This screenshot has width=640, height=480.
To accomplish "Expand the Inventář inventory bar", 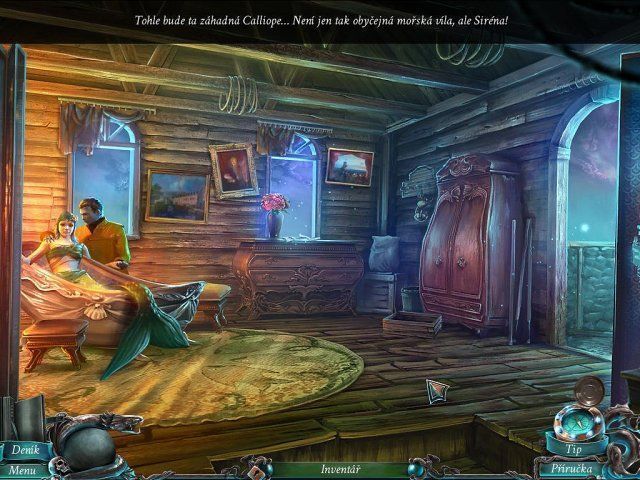I will click(340, 468).
